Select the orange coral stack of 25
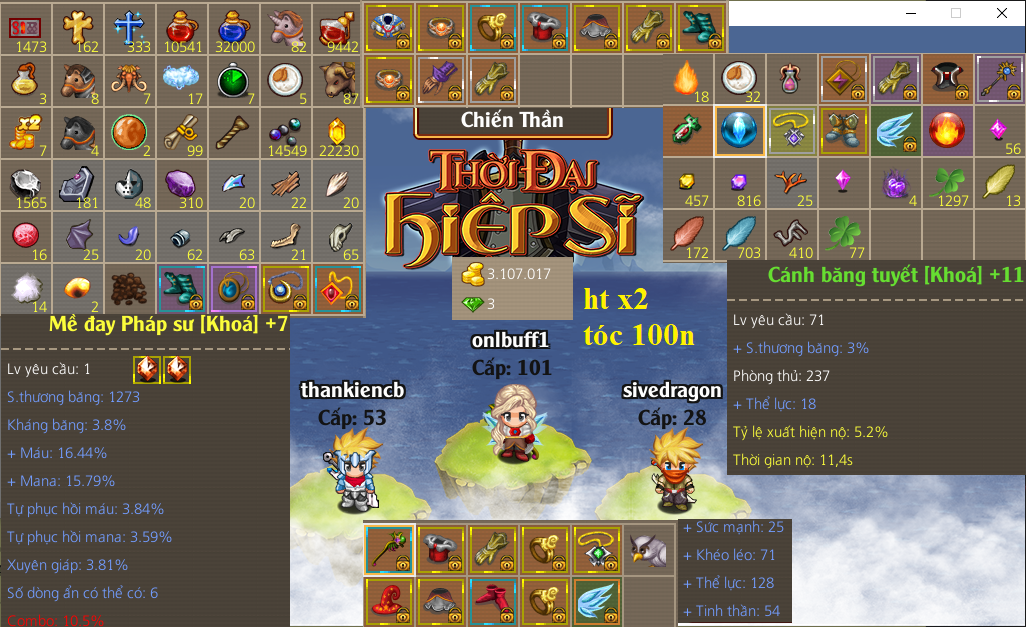Image resolution: width=1026 pixels, height=627 pixels. coord(793,183)
